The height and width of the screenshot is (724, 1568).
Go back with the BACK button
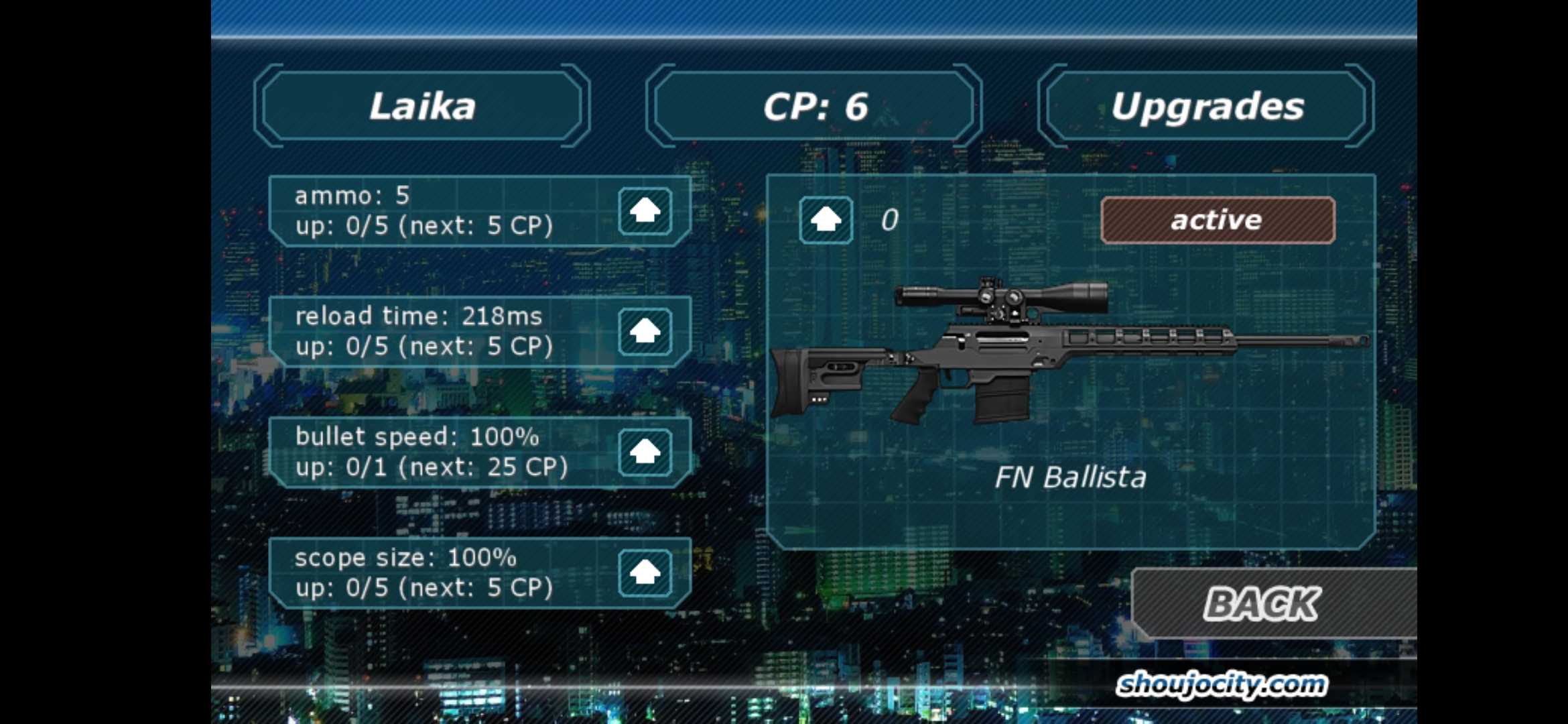1262,603
